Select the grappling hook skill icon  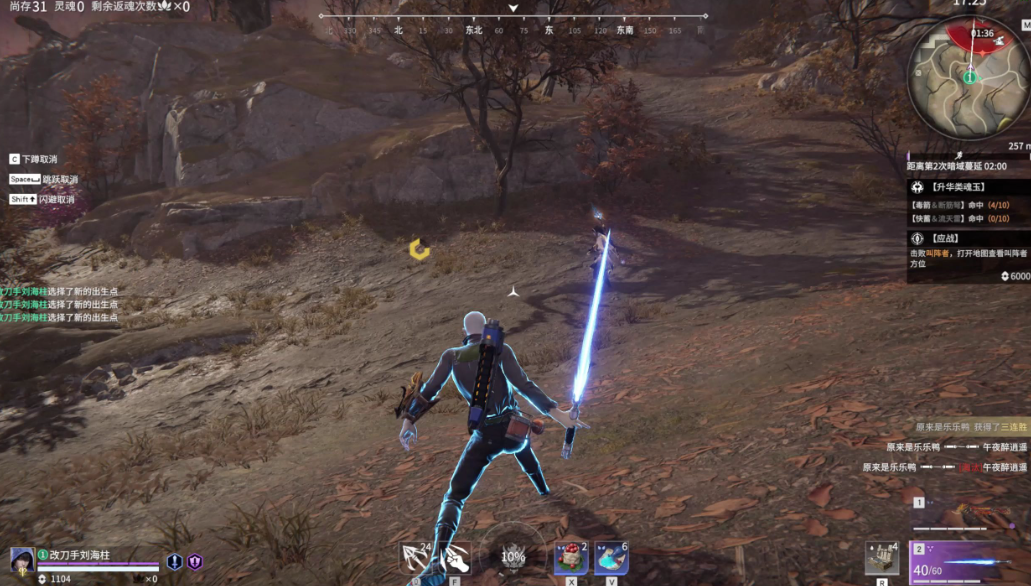[x=415, y=557]
